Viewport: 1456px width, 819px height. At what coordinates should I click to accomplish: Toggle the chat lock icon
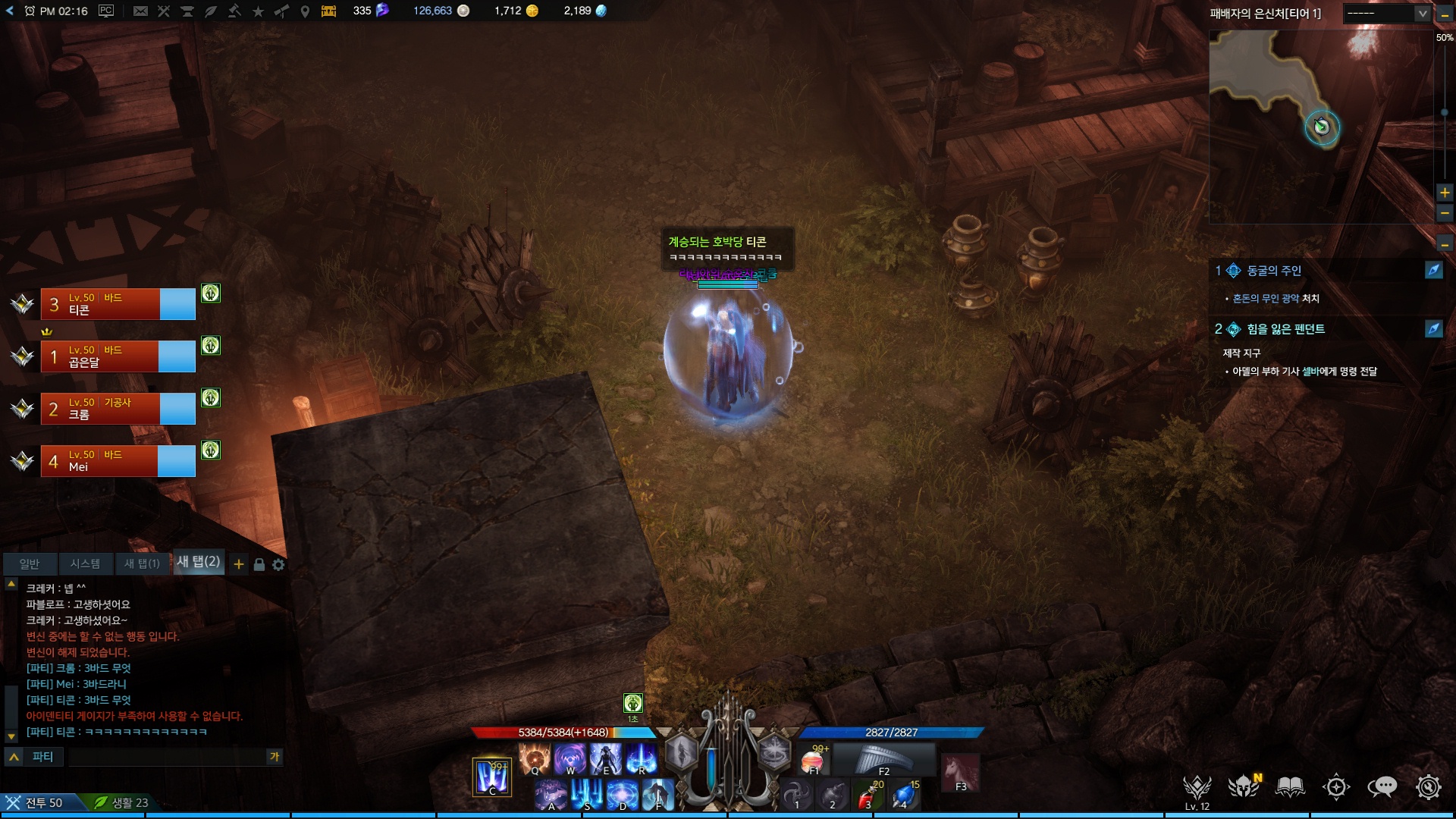point(259,564)
